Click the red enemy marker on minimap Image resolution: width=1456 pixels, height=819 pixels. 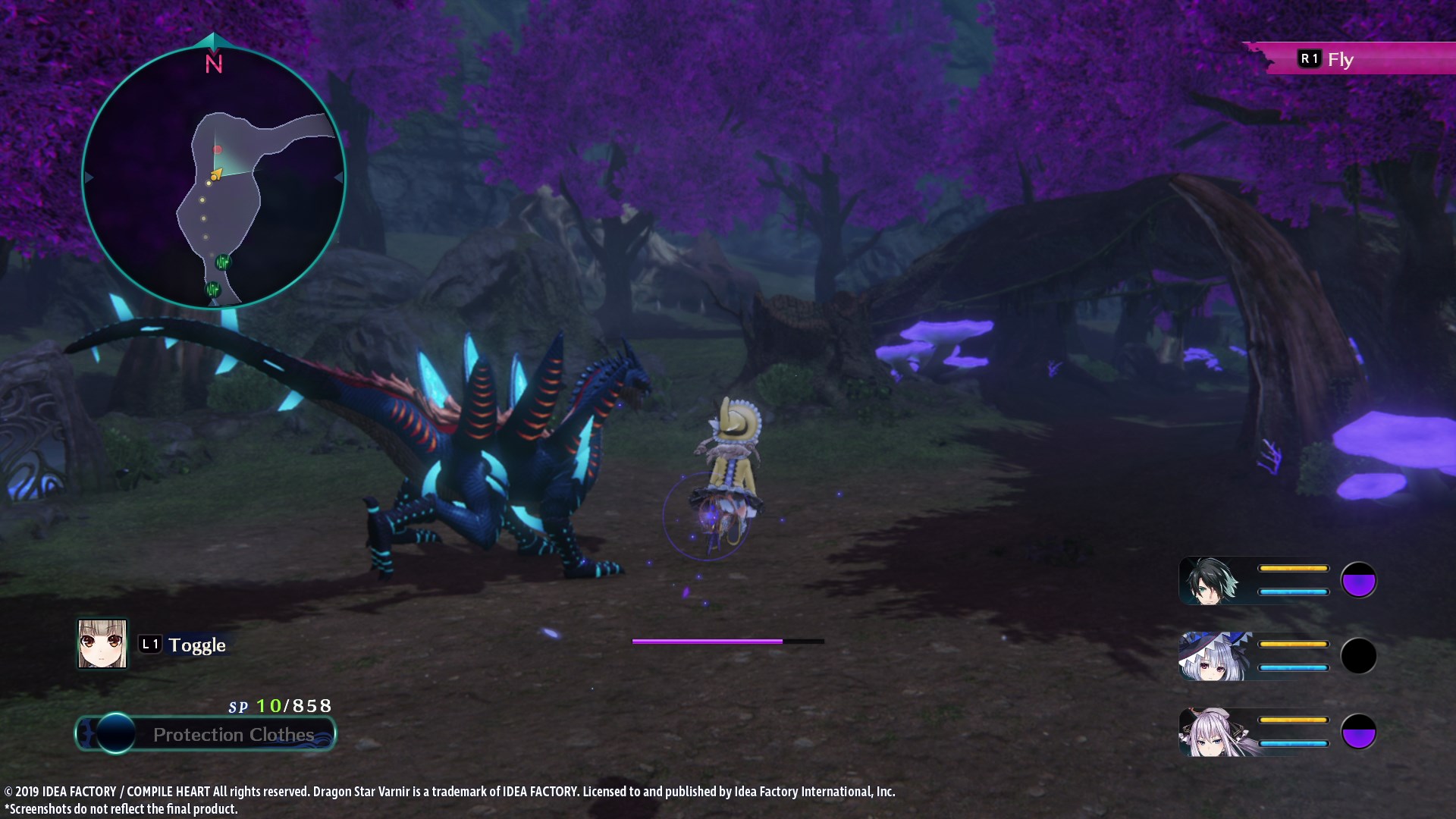[x=218, y=149]
